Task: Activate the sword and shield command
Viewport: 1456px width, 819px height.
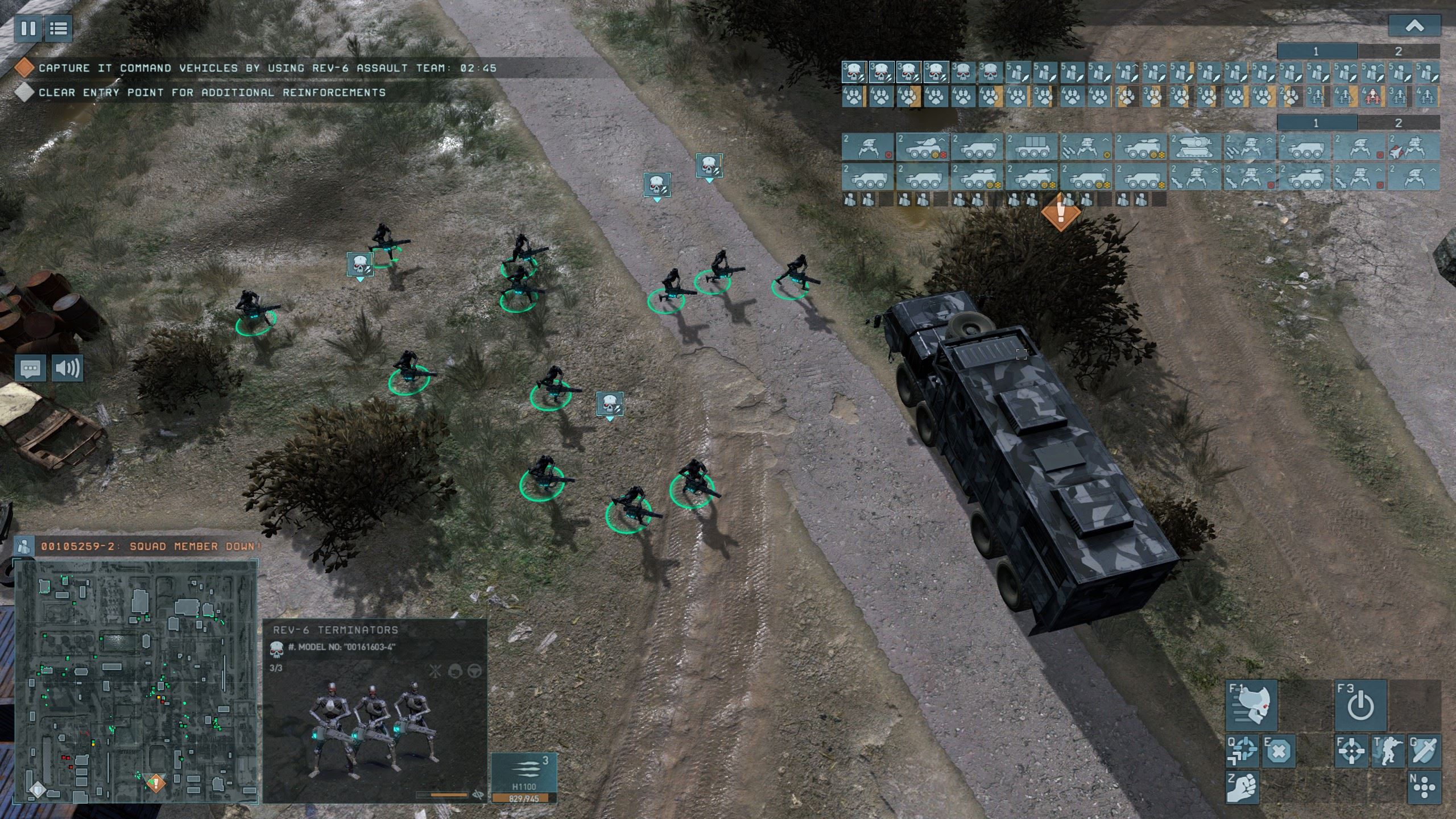Action: [1424, 751]
